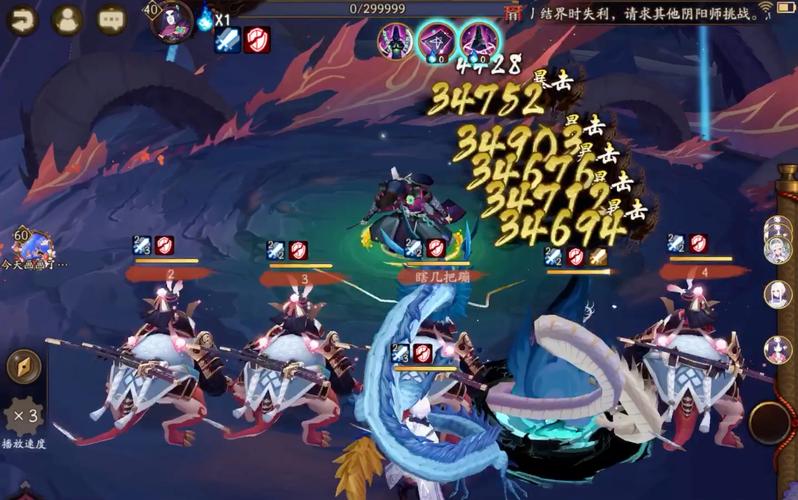Image resolution: width=798 pixels, height=500 pixels.
Task: Open the chat speech bubble
Action: coord(111,18)
